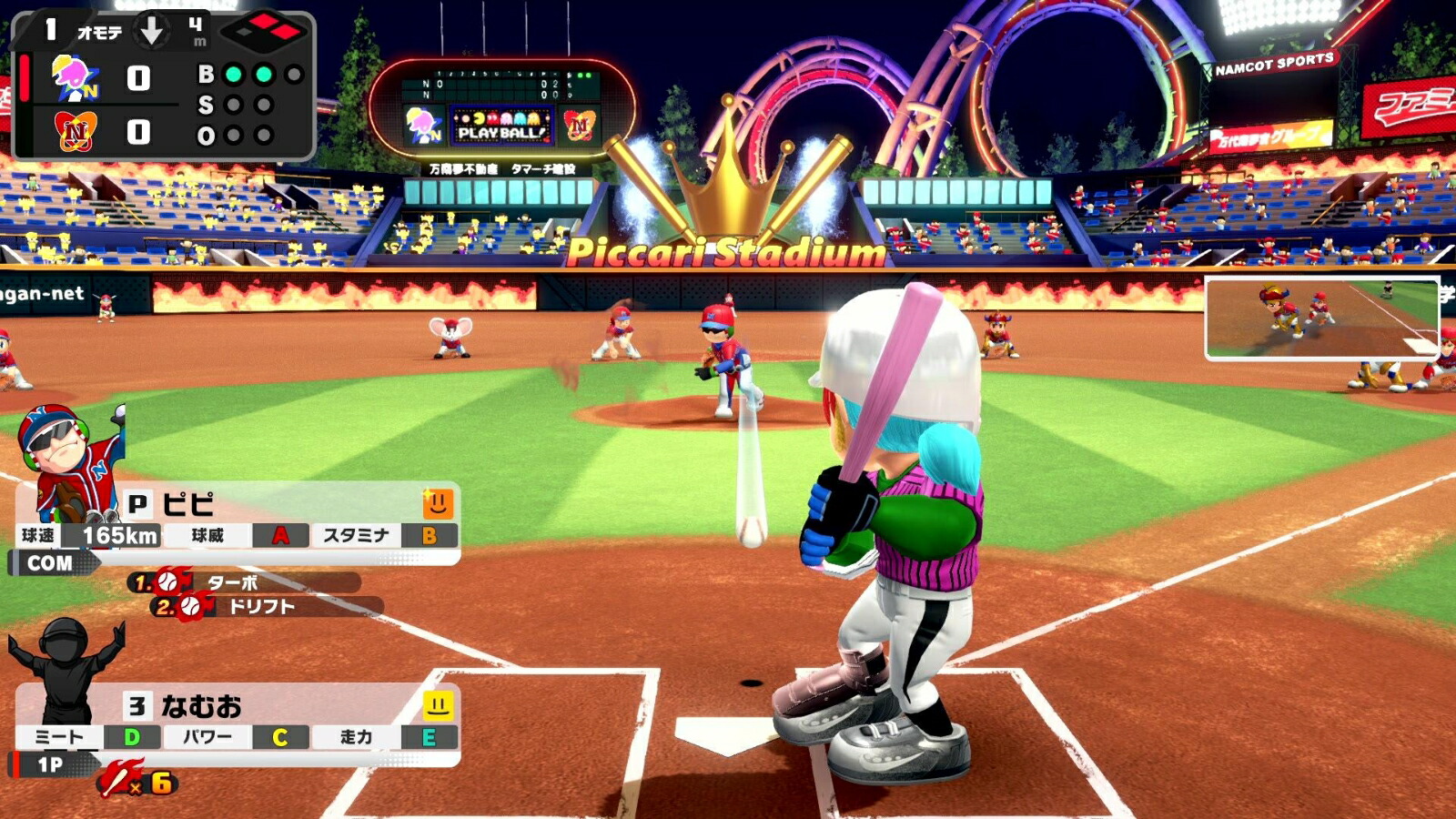This screenshot has height=819, width=1456.
Task: Click the base diamond indicator
Action: (x=263, y=33)
